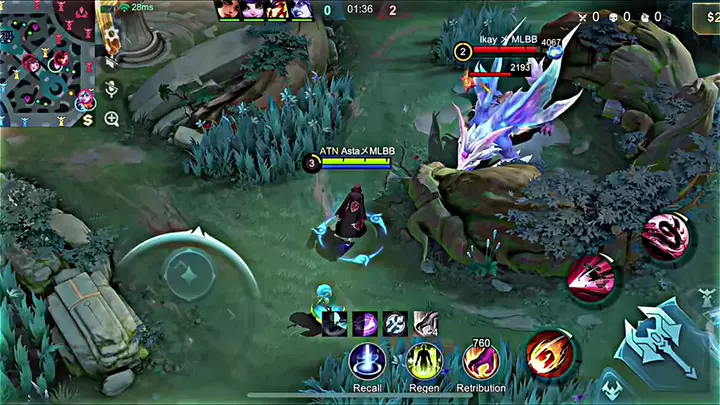Image resolution: width=720 pixels, height=405 pixels.
Task: Trigger the red dash strike skill
Action: [591, 277]
